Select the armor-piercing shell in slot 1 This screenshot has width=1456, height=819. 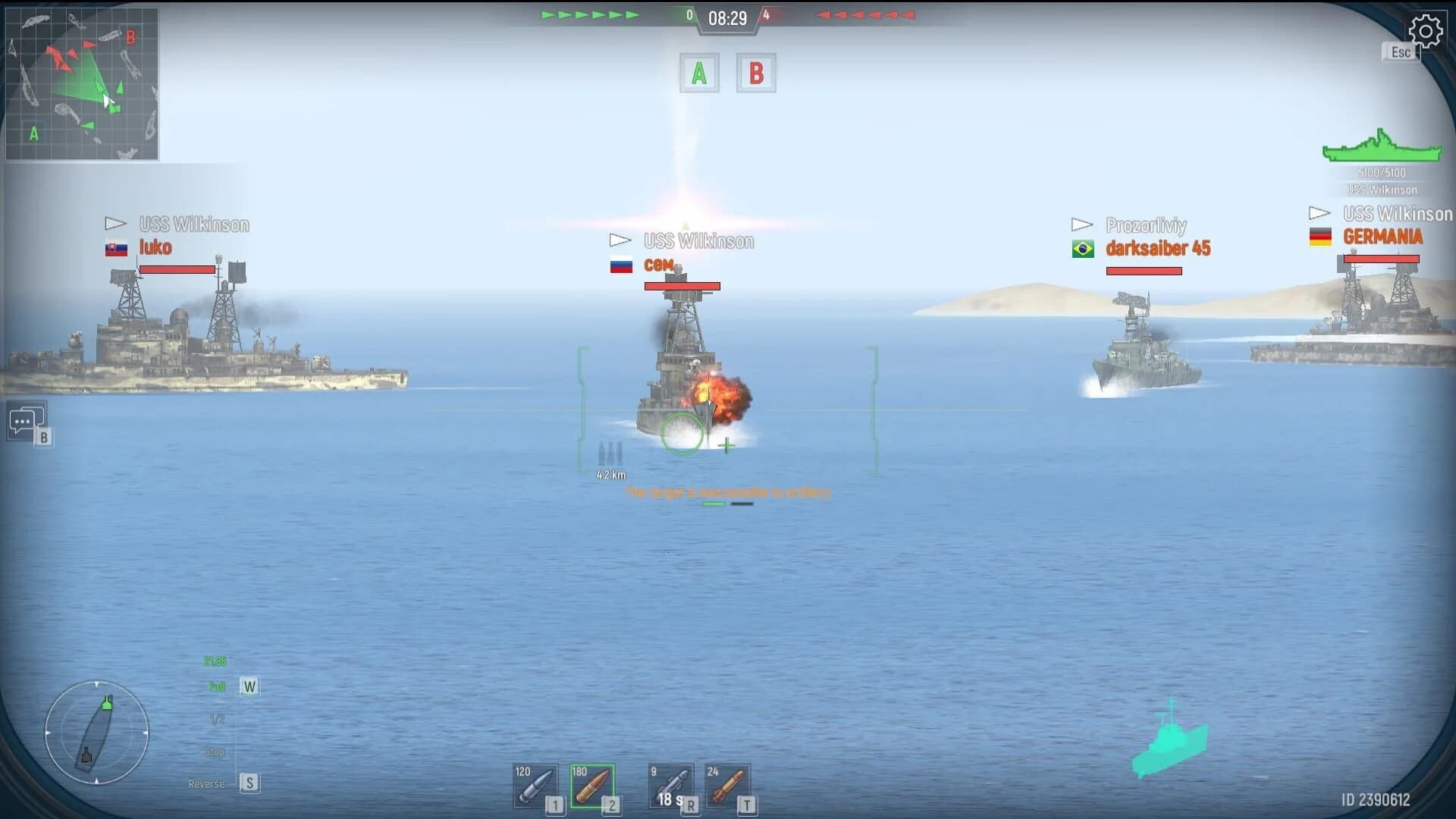[x=535, y=786]
